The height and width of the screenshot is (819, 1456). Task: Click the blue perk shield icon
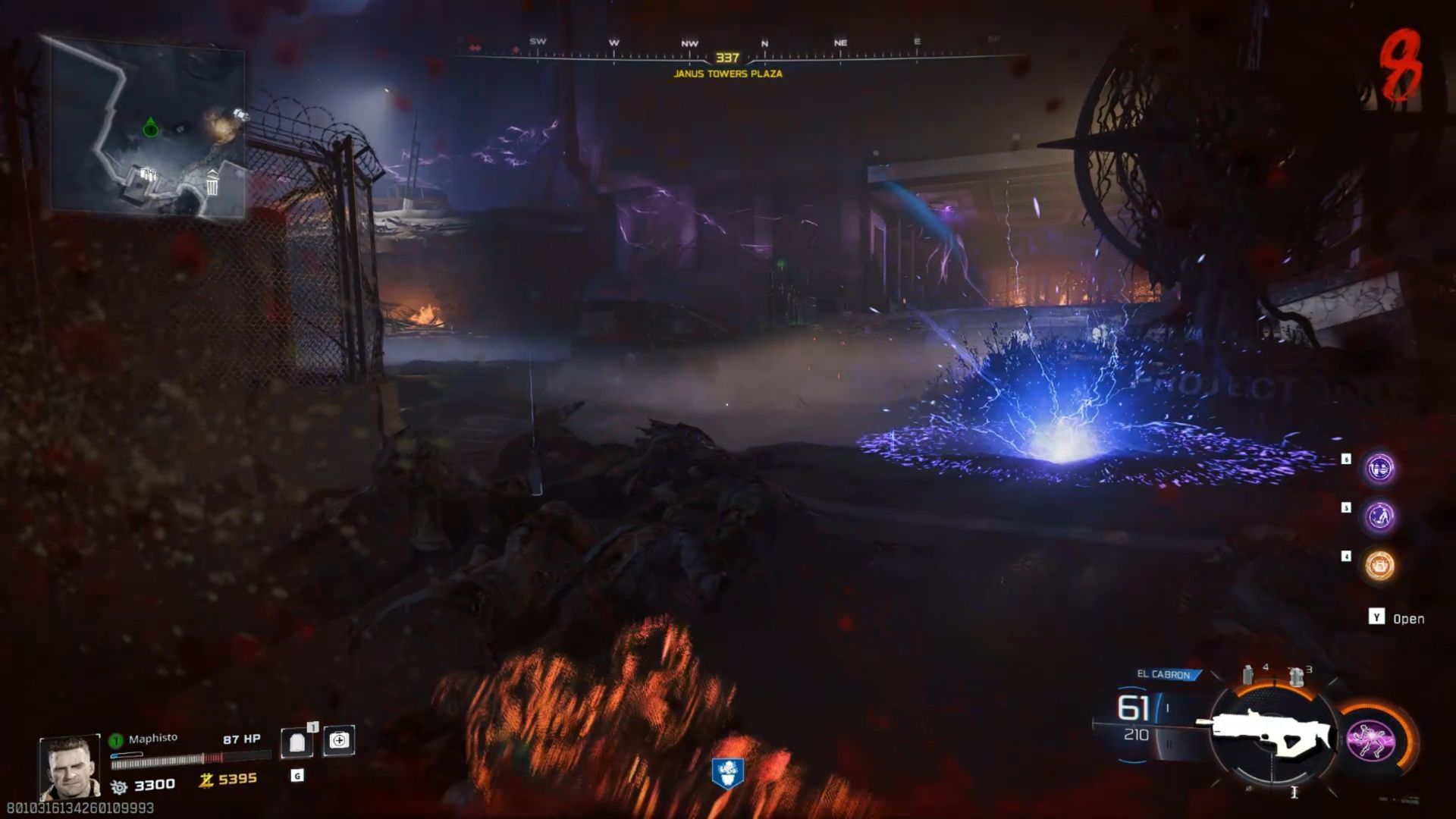(728, 773)
